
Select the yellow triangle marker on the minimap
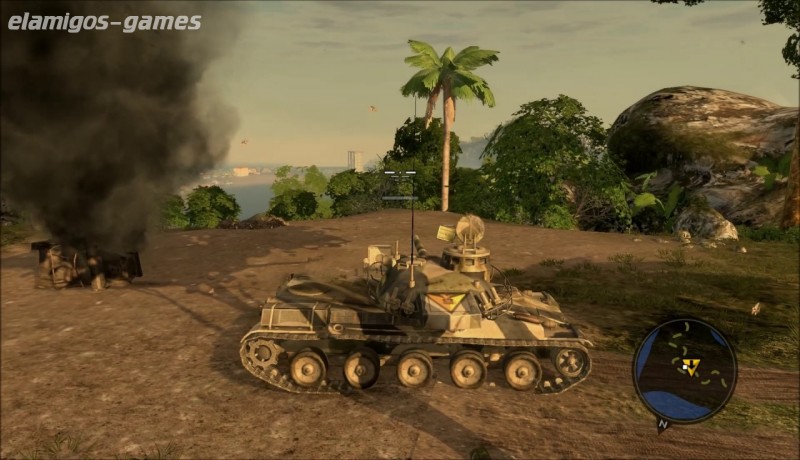point(689,367)
